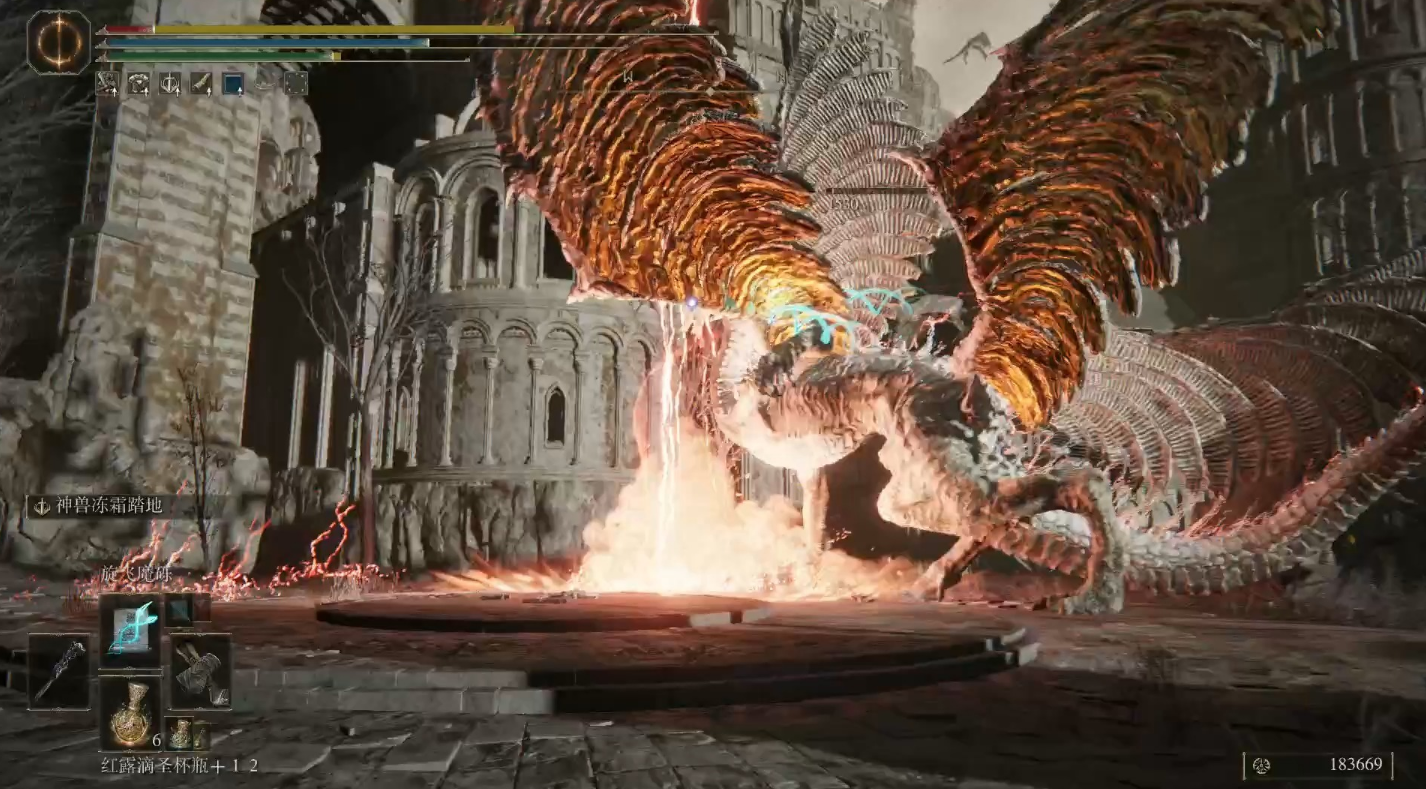Select the staff in the left weapon slot
The height and width of the screenshot is (789, 1426).
(58, 671)
